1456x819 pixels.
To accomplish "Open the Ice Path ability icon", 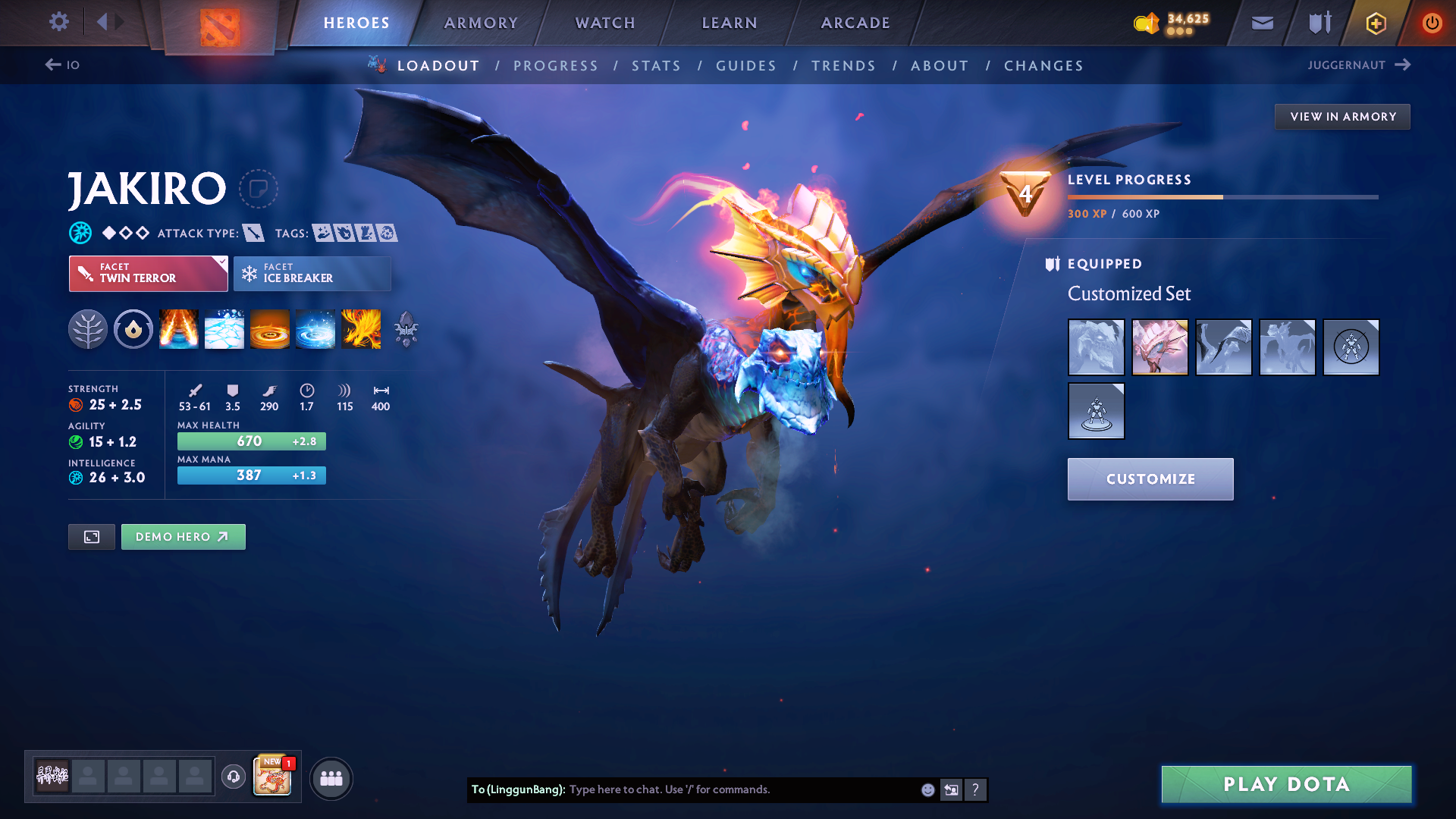I will [224, 330].
